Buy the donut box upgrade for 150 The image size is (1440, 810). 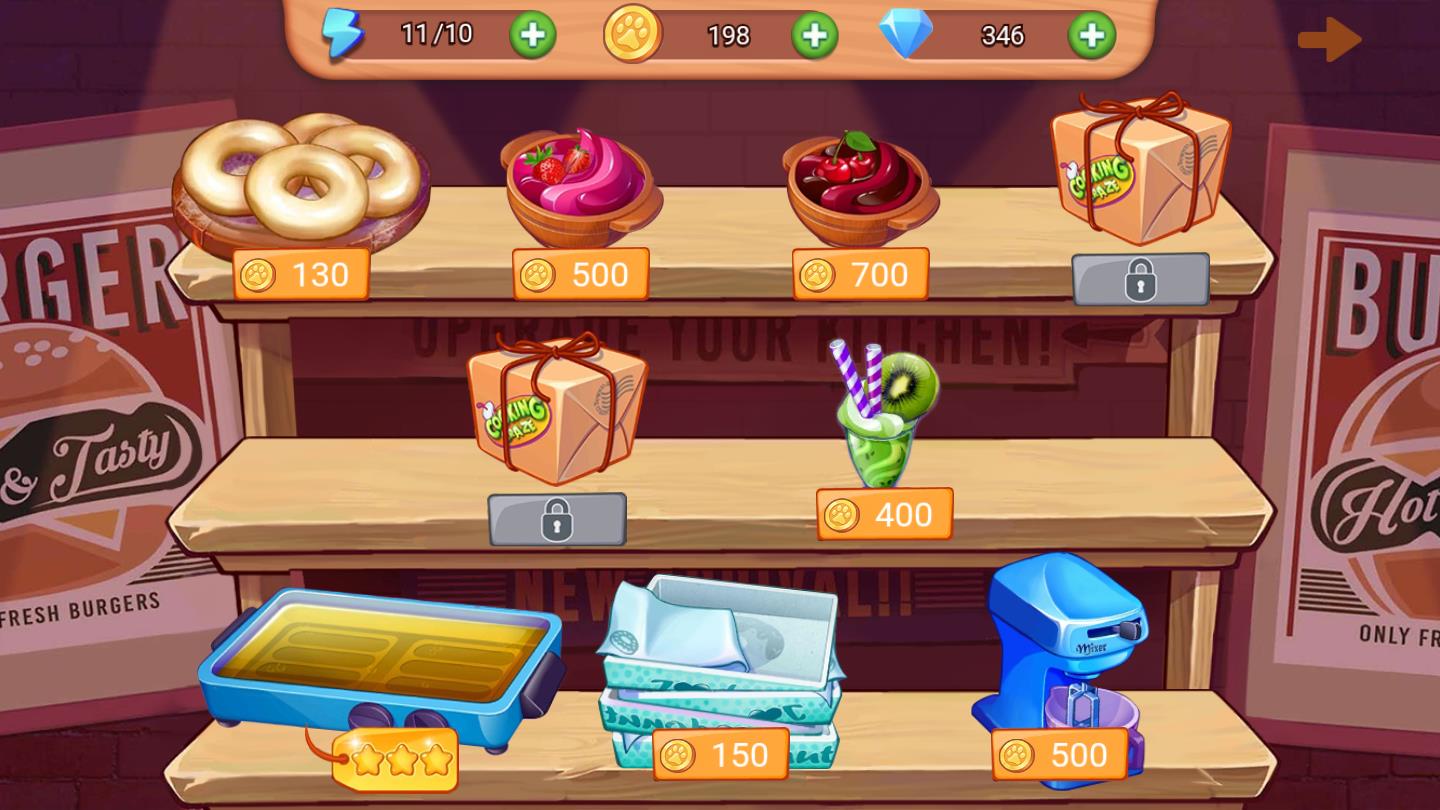click(720, 755)
